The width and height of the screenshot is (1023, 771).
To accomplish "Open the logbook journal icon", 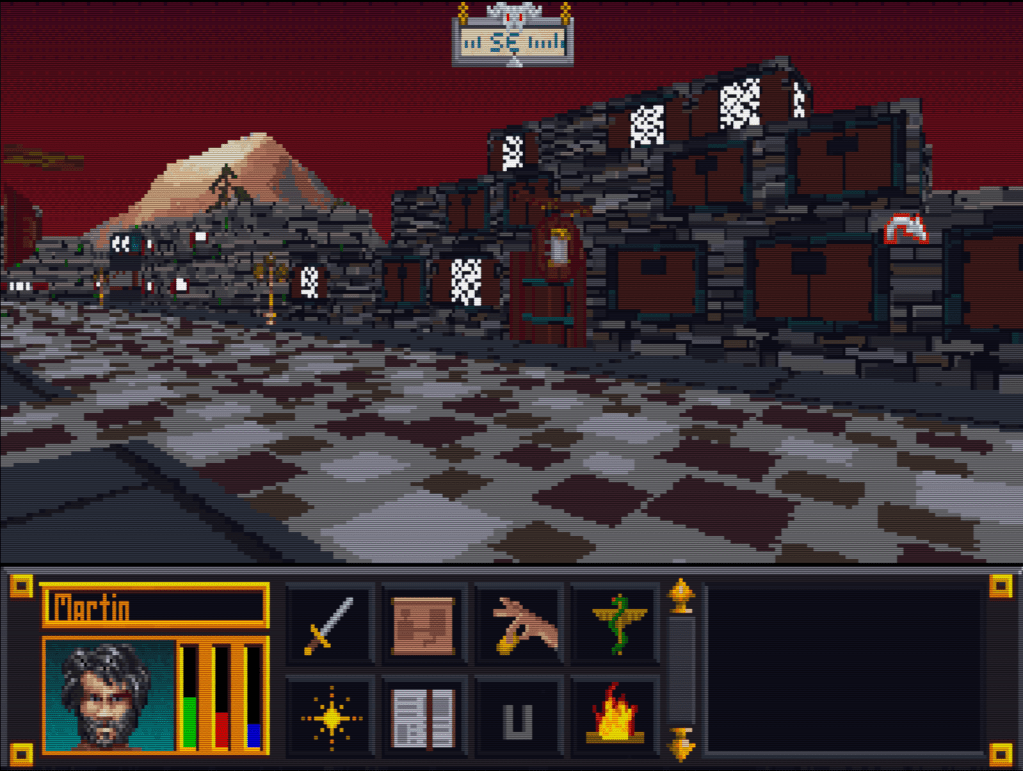I will [x=423, y=717].
